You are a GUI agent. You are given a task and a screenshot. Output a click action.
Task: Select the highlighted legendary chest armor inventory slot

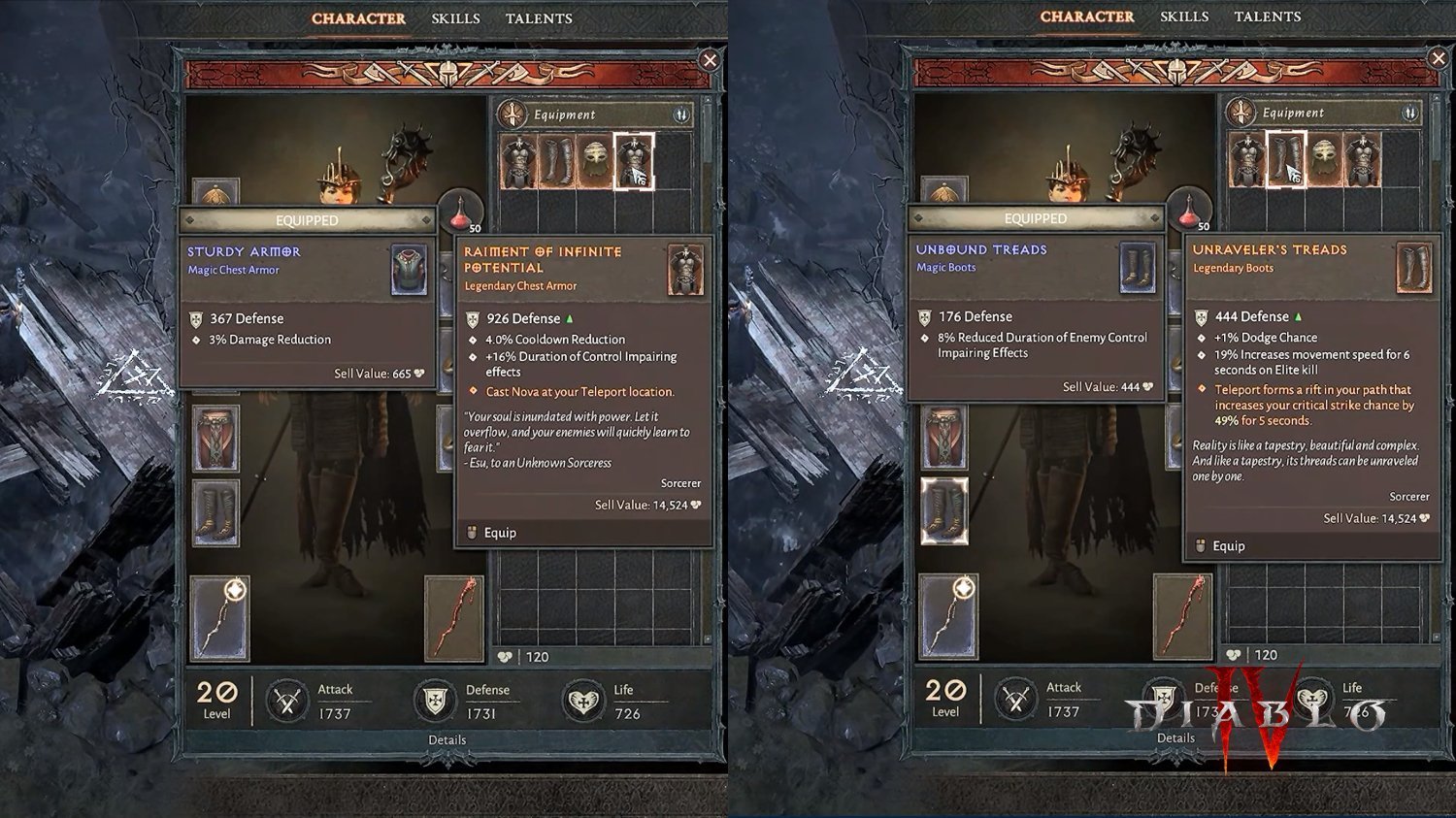[634, 161]
